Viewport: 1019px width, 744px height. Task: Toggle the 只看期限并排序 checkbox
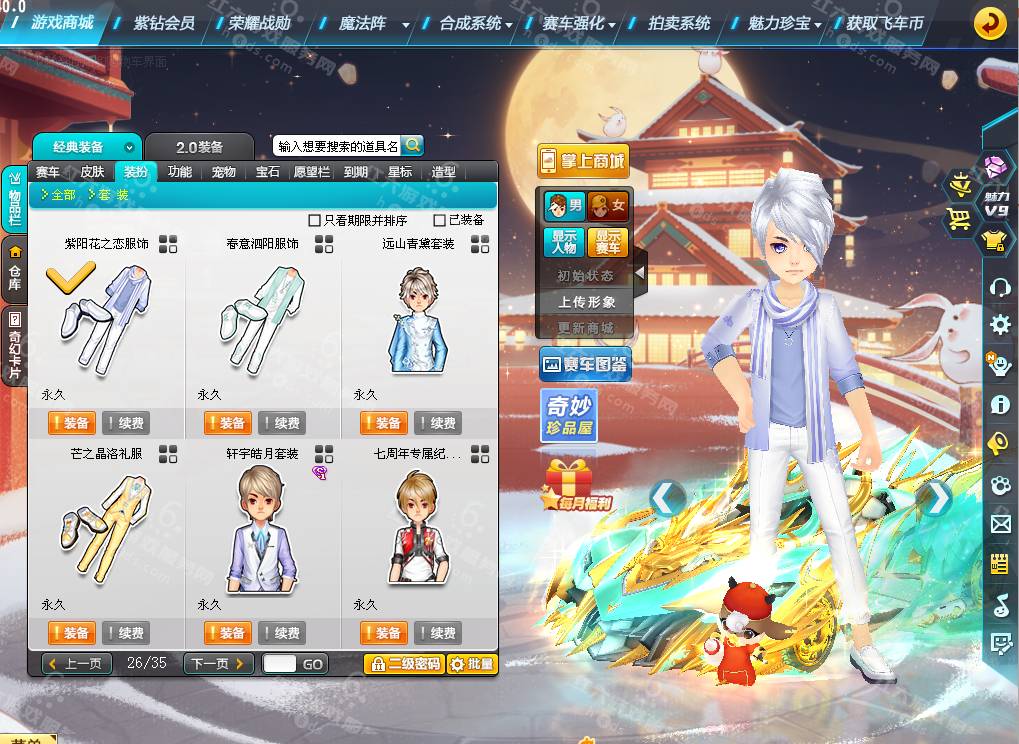coord(315,220)
